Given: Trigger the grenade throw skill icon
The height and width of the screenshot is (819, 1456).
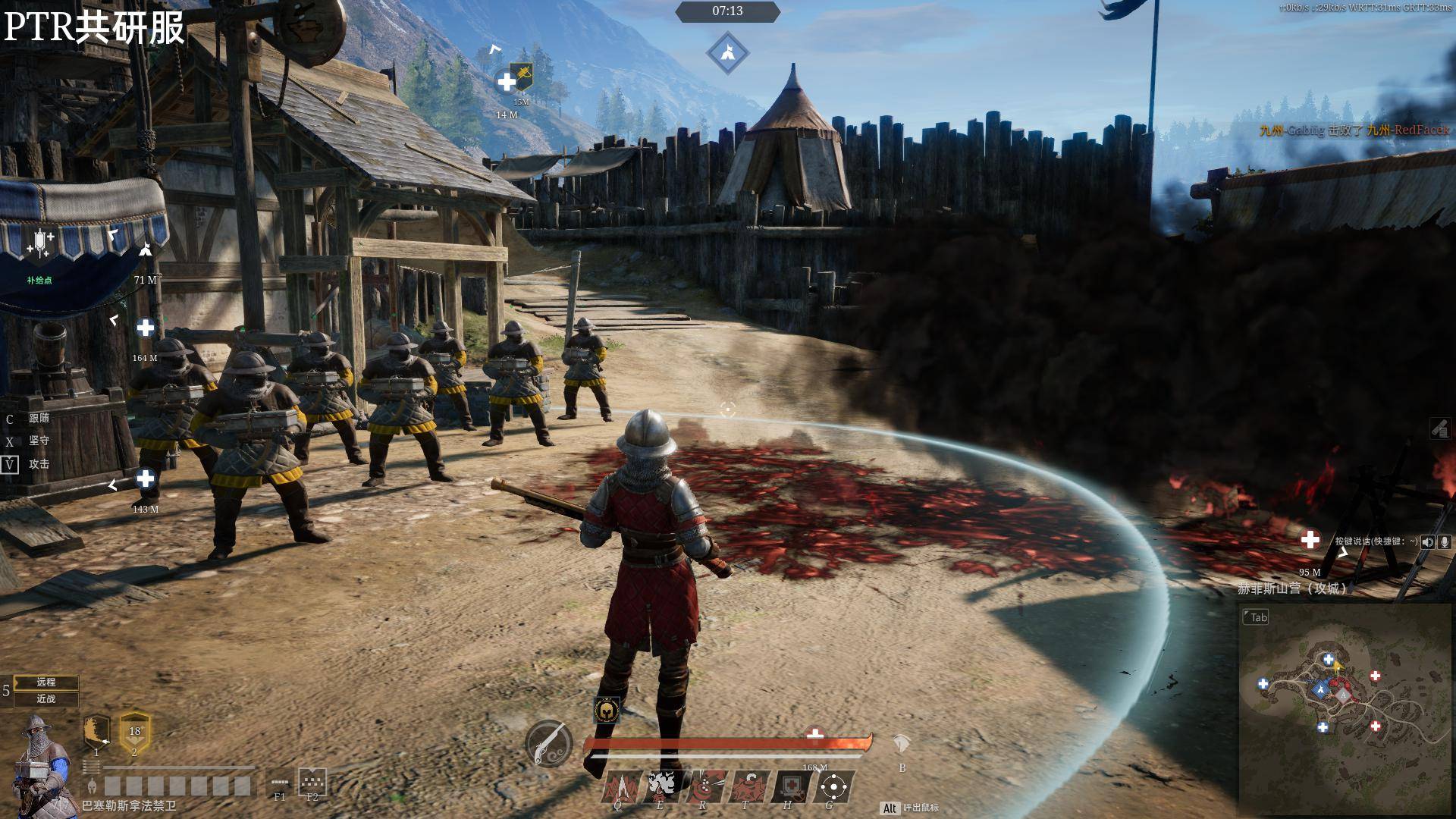Looking at the screenshot, I should coord(704,786).
